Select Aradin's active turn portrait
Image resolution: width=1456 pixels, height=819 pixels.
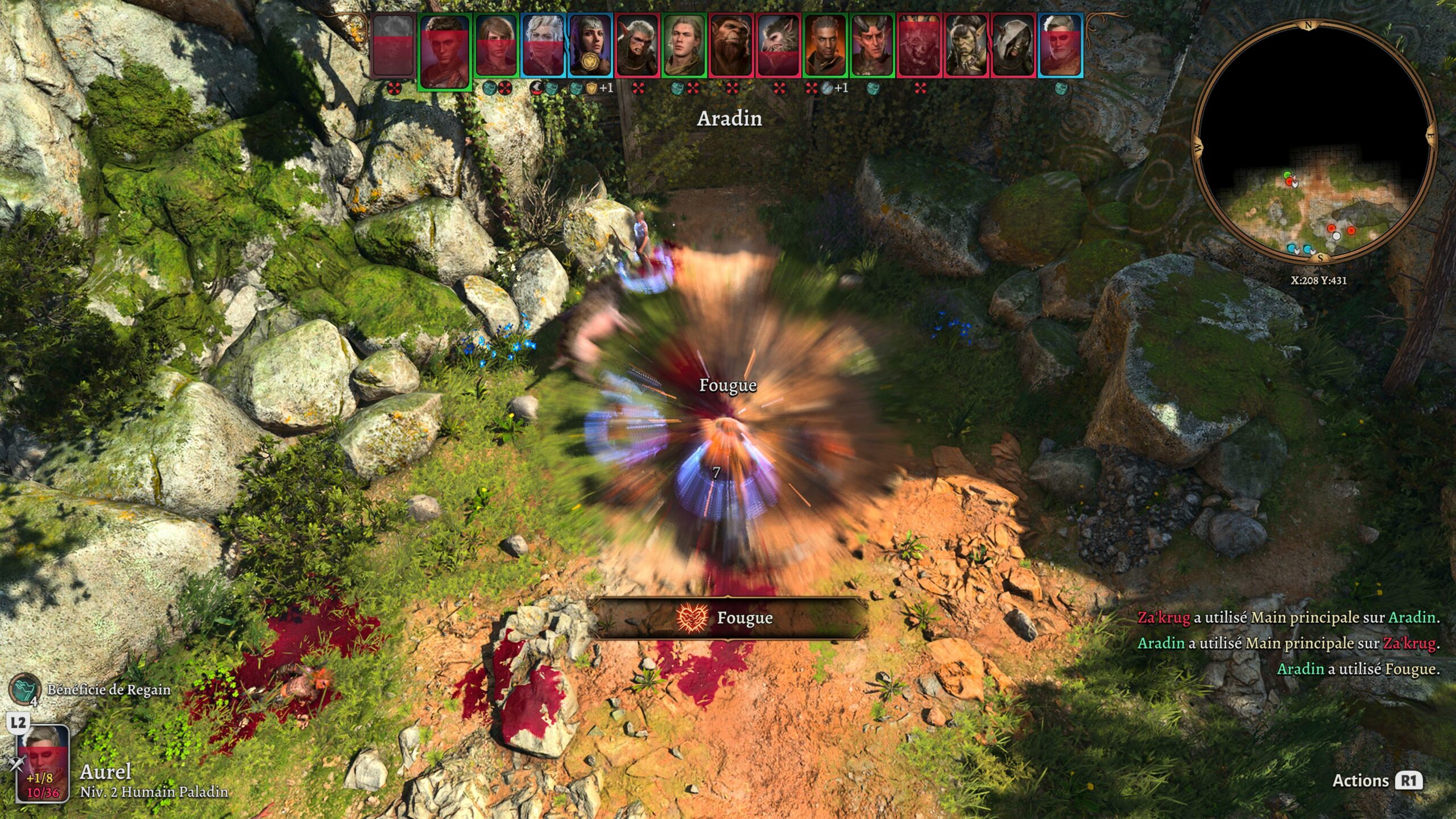click(x=445, y=51)
